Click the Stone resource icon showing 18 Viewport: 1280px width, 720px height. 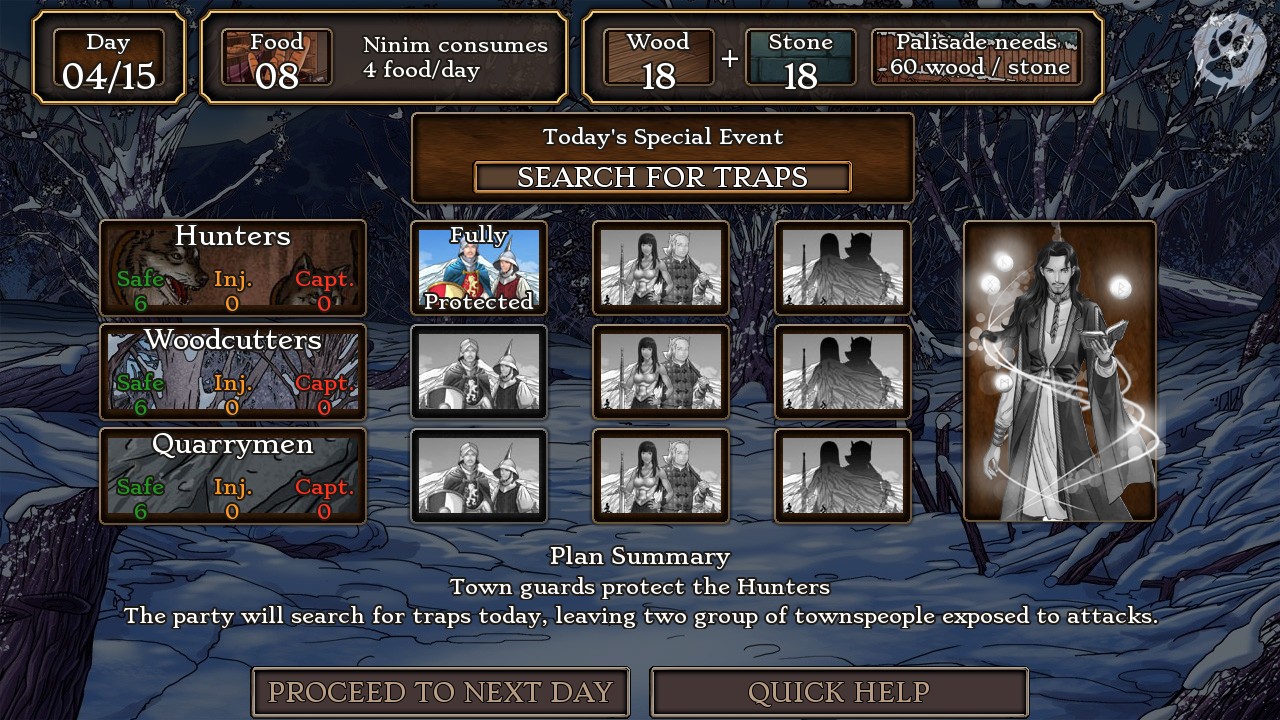[x=803, y=57]
